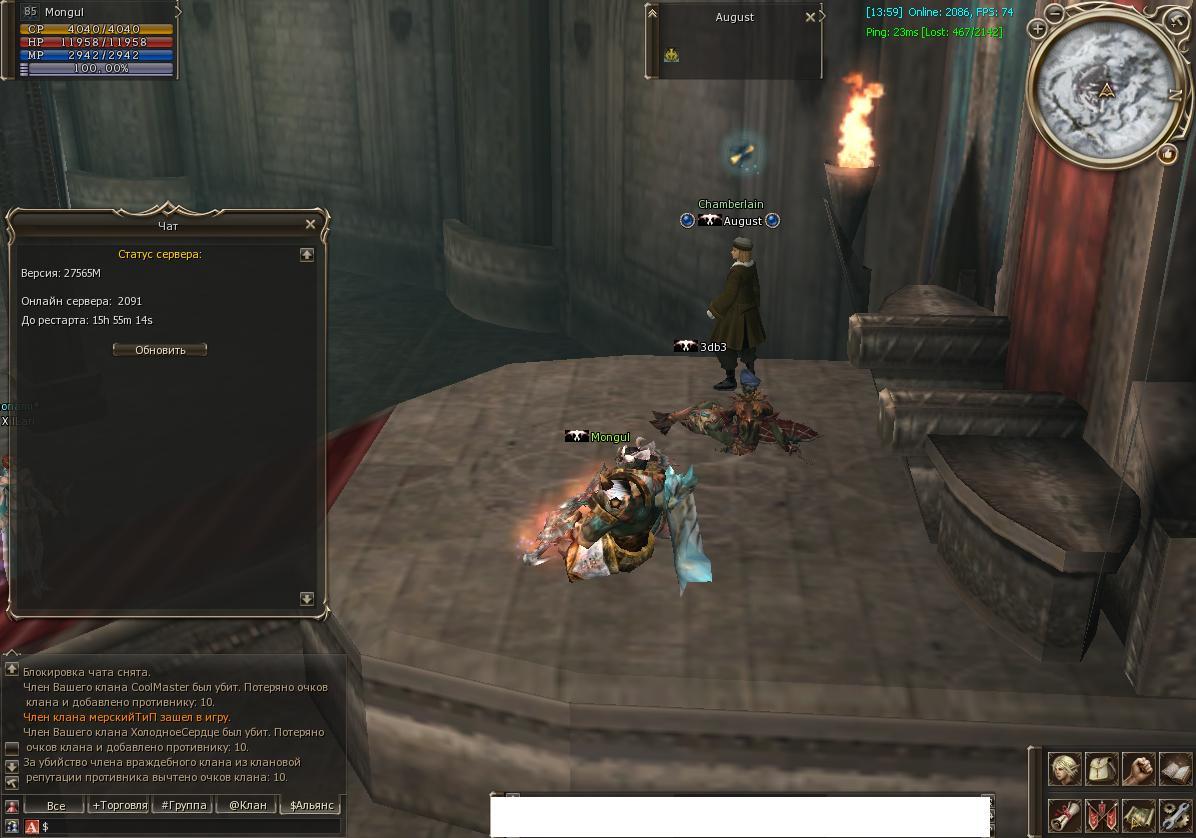Image resolution: width=1196 pixels, height=838 pixels.
Task: Open the system menu wrench icon
Action: pyautogui.click(x=1174, y=815)
